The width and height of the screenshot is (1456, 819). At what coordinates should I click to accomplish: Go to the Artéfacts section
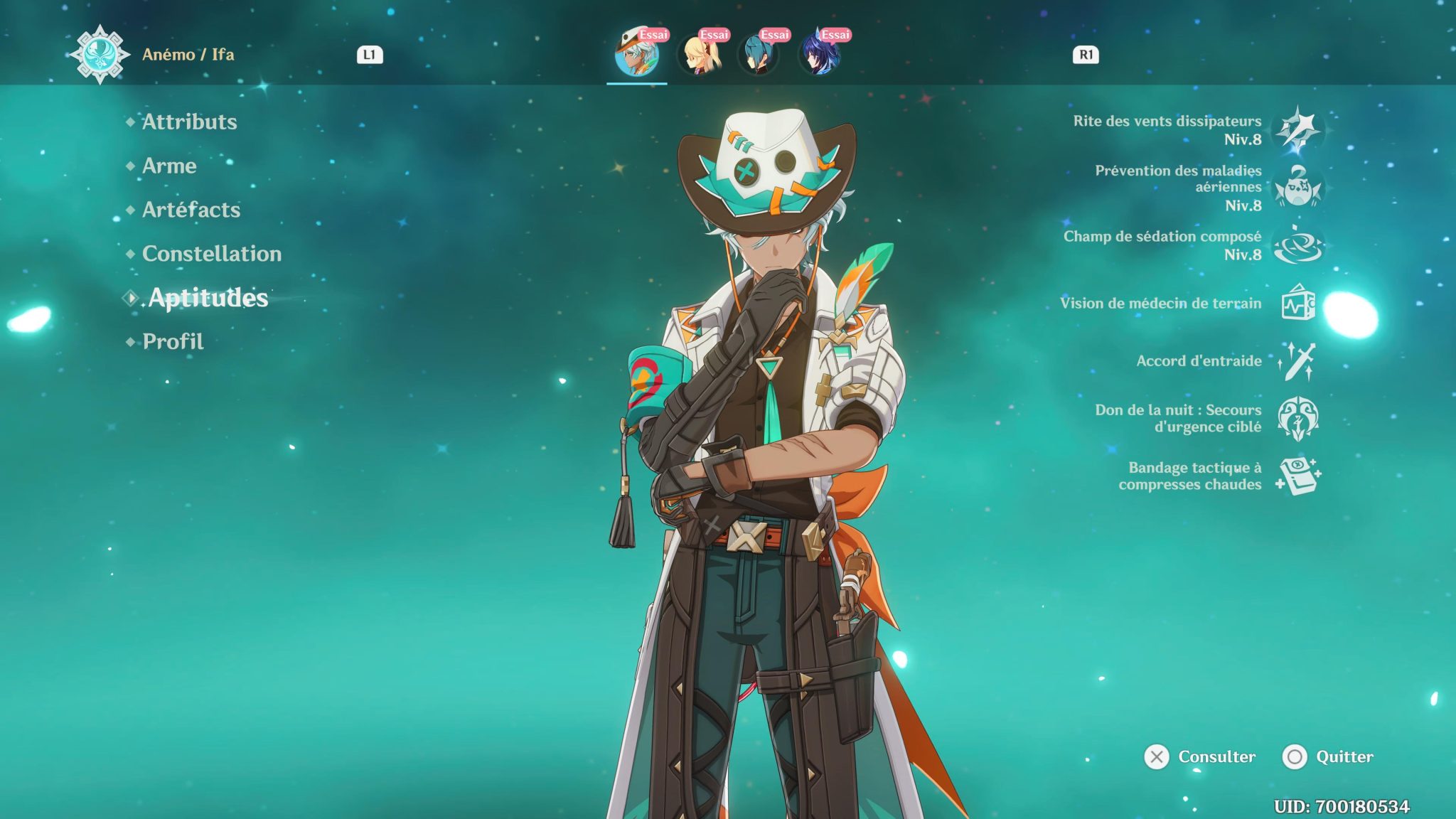coord(191,210)
